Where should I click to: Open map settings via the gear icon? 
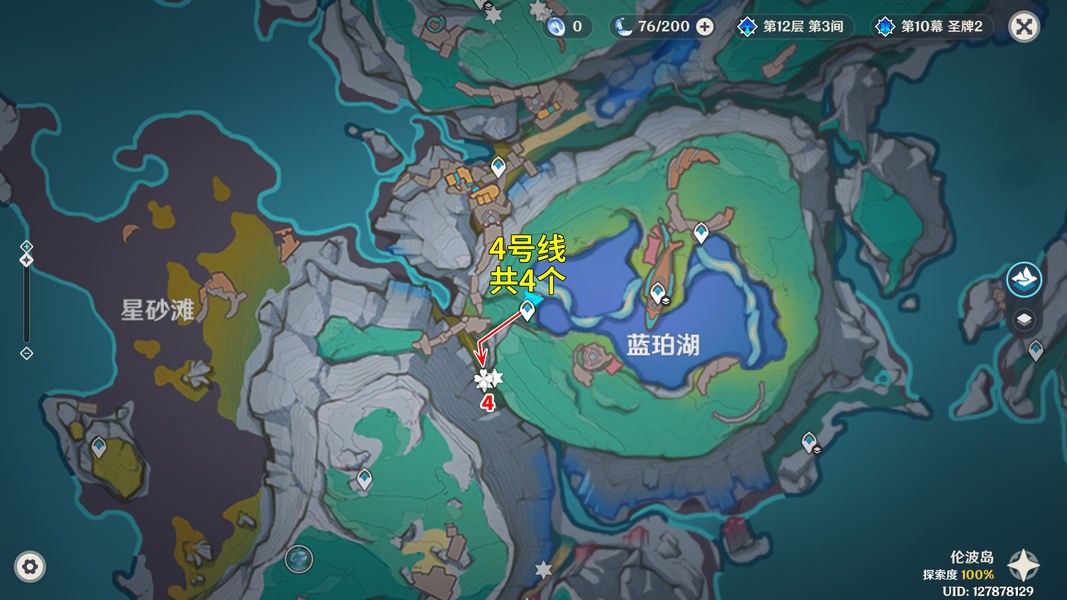click(x=31, y=567)
